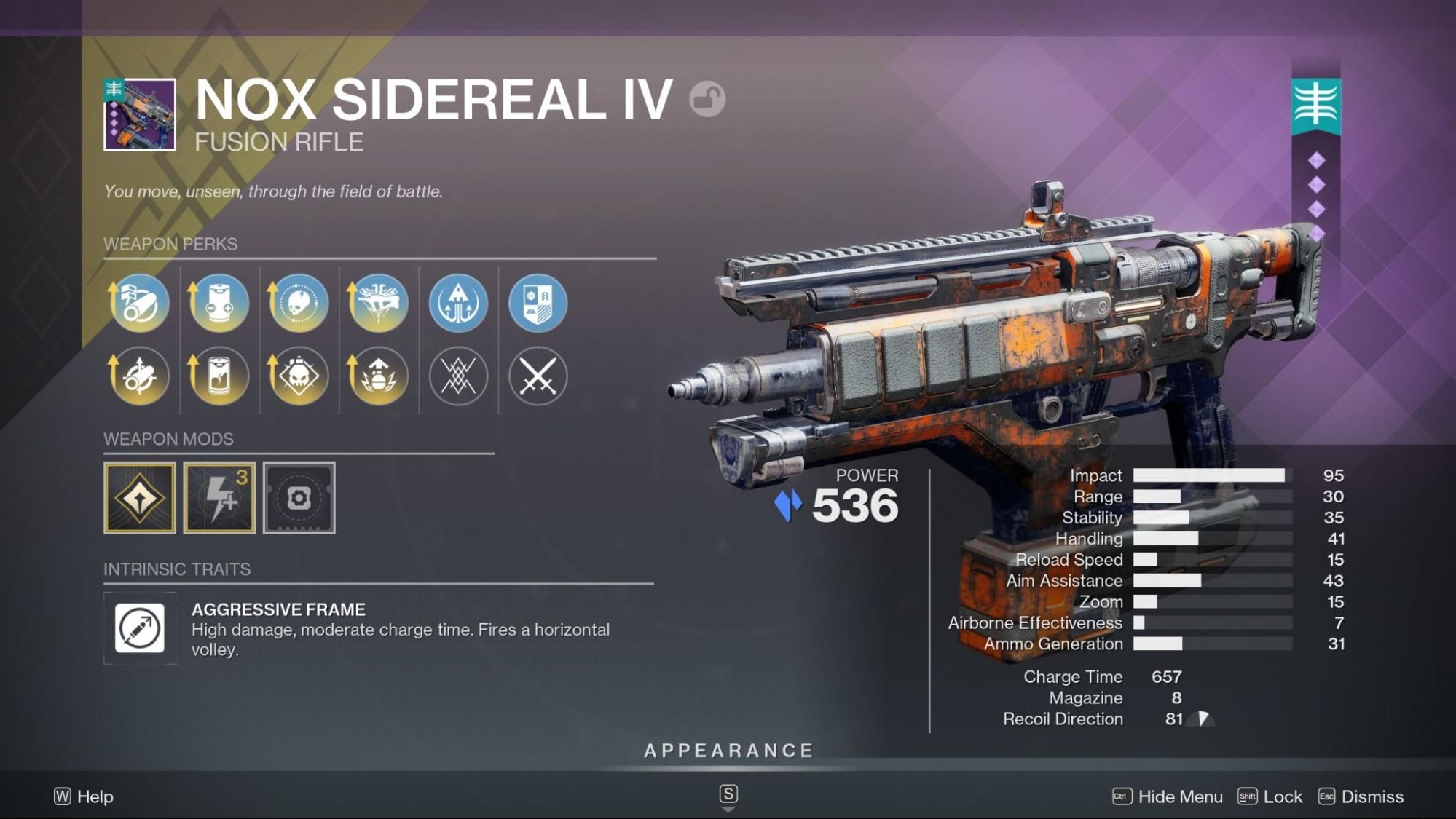Click the Nox Sidereal IV weapon thumbnail
The height and width of the screenshot is (819, 1456).
pyautogui.click(x=140, y=114)
